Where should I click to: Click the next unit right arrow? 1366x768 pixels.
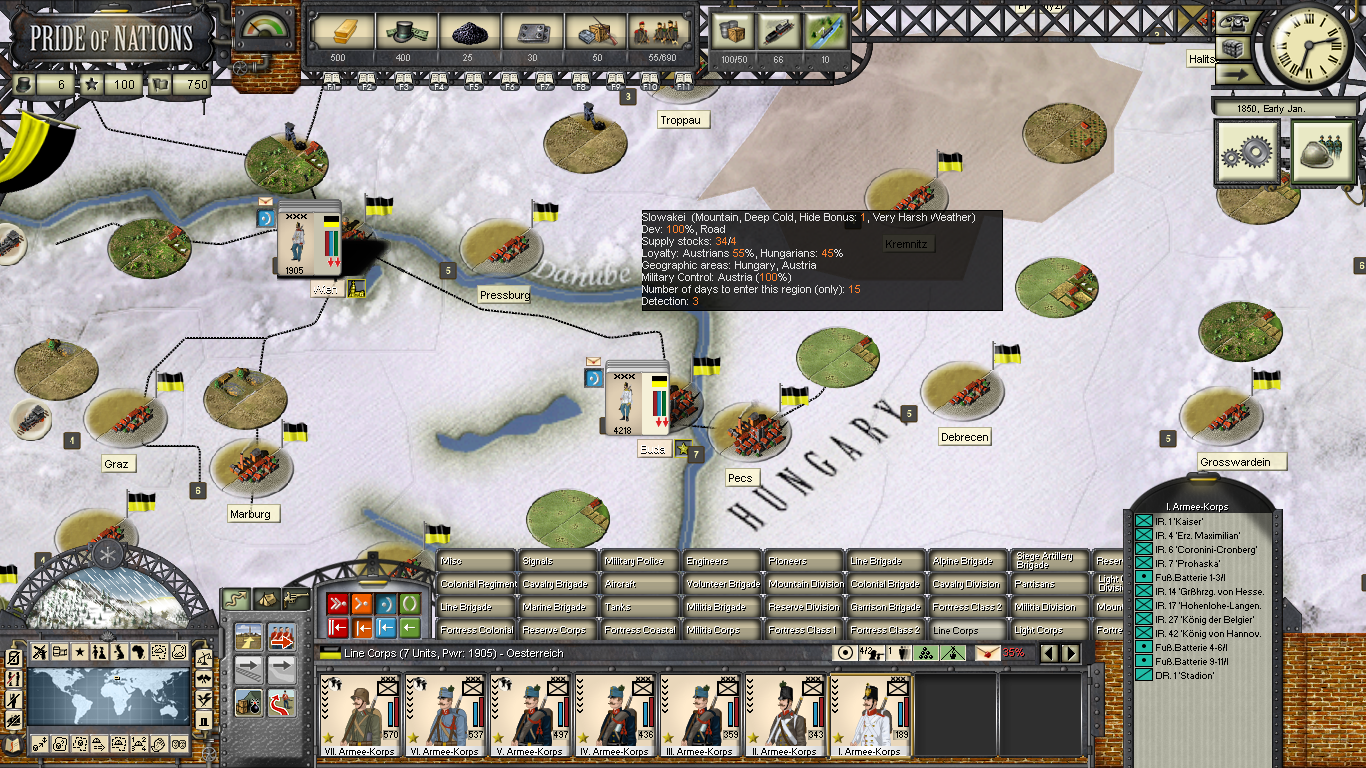[1070, 653]
